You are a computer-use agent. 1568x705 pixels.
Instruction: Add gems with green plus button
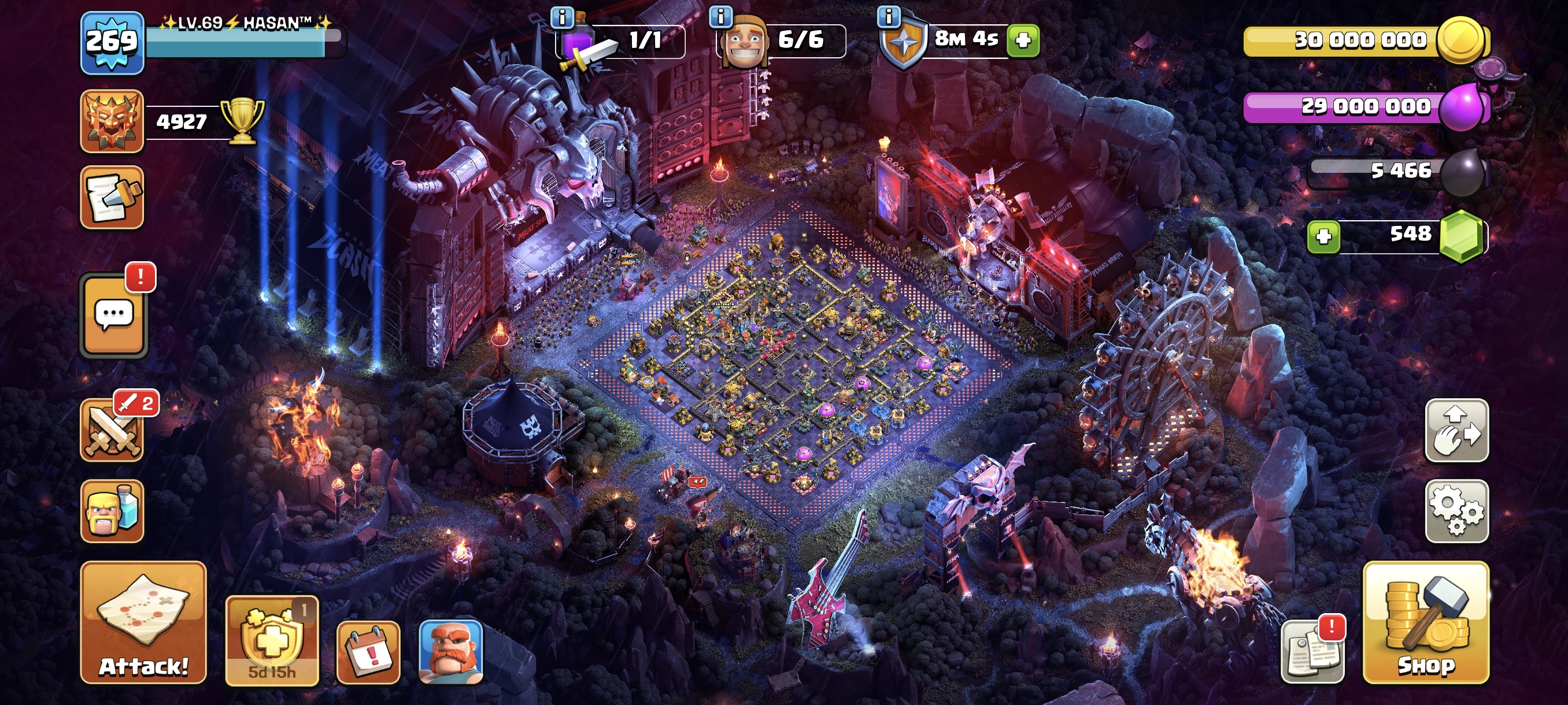[1323, 236]
